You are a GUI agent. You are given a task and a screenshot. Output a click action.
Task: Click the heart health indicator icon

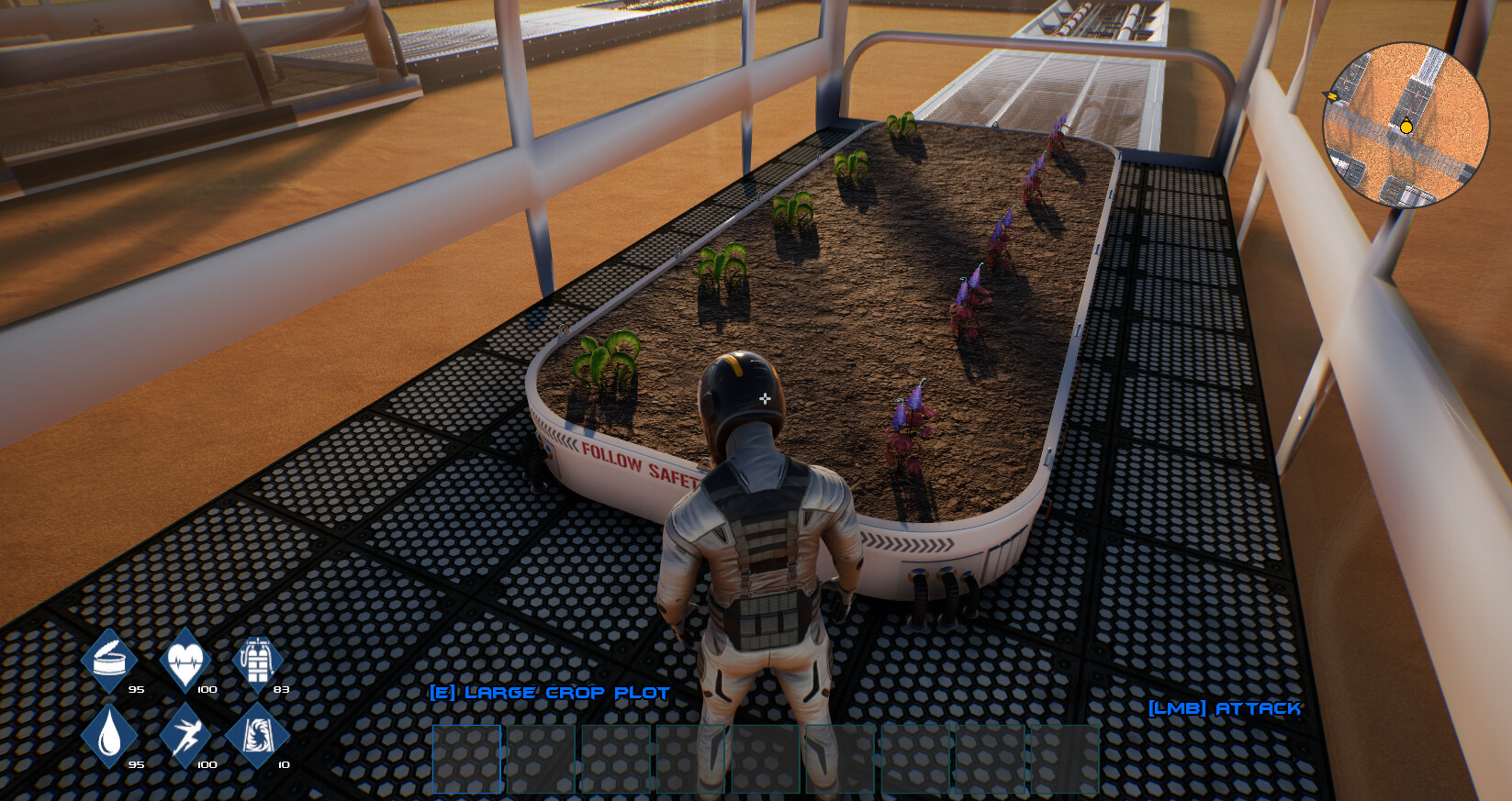(185, 659)
